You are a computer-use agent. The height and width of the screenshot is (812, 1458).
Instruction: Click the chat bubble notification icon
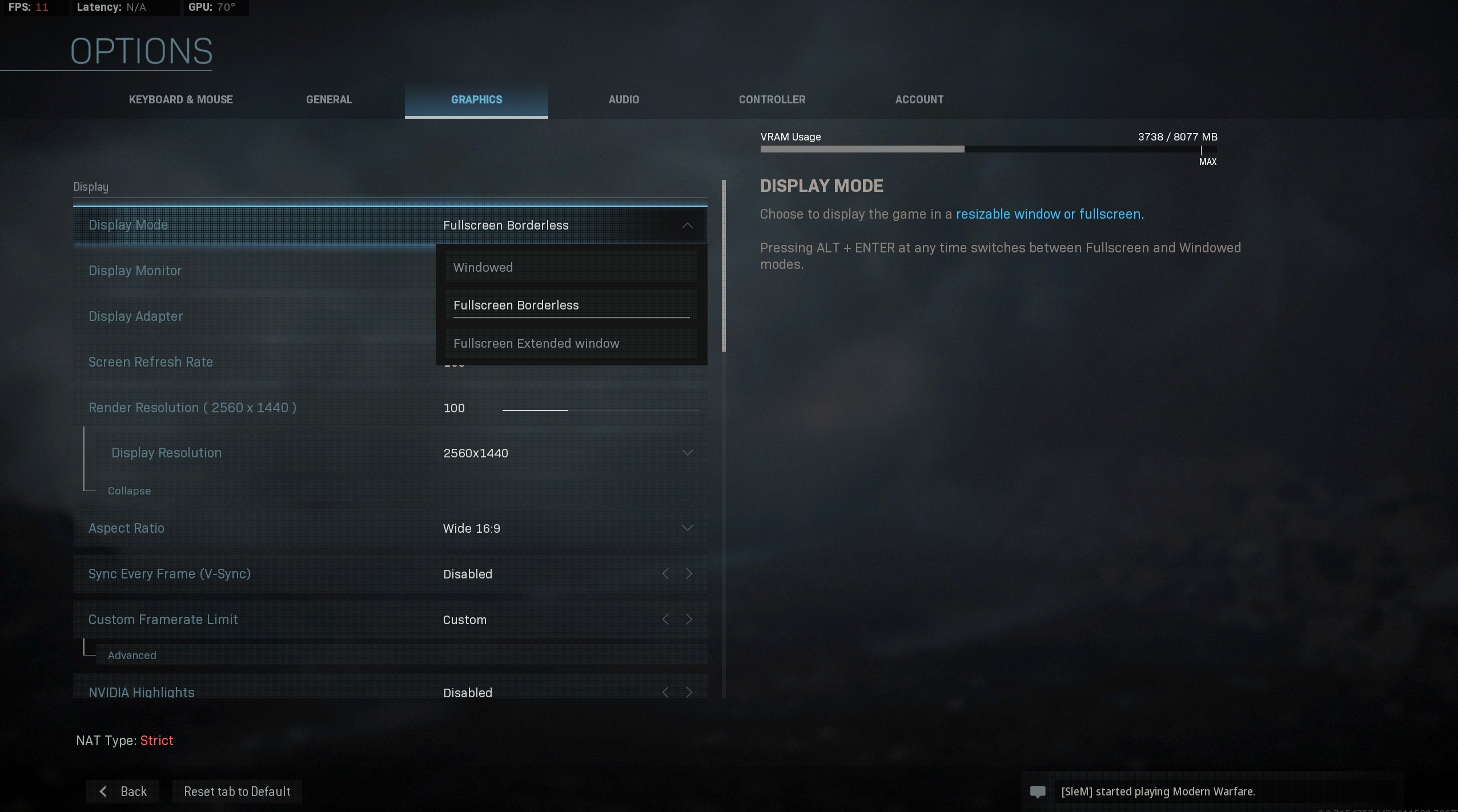(1038, 791)
